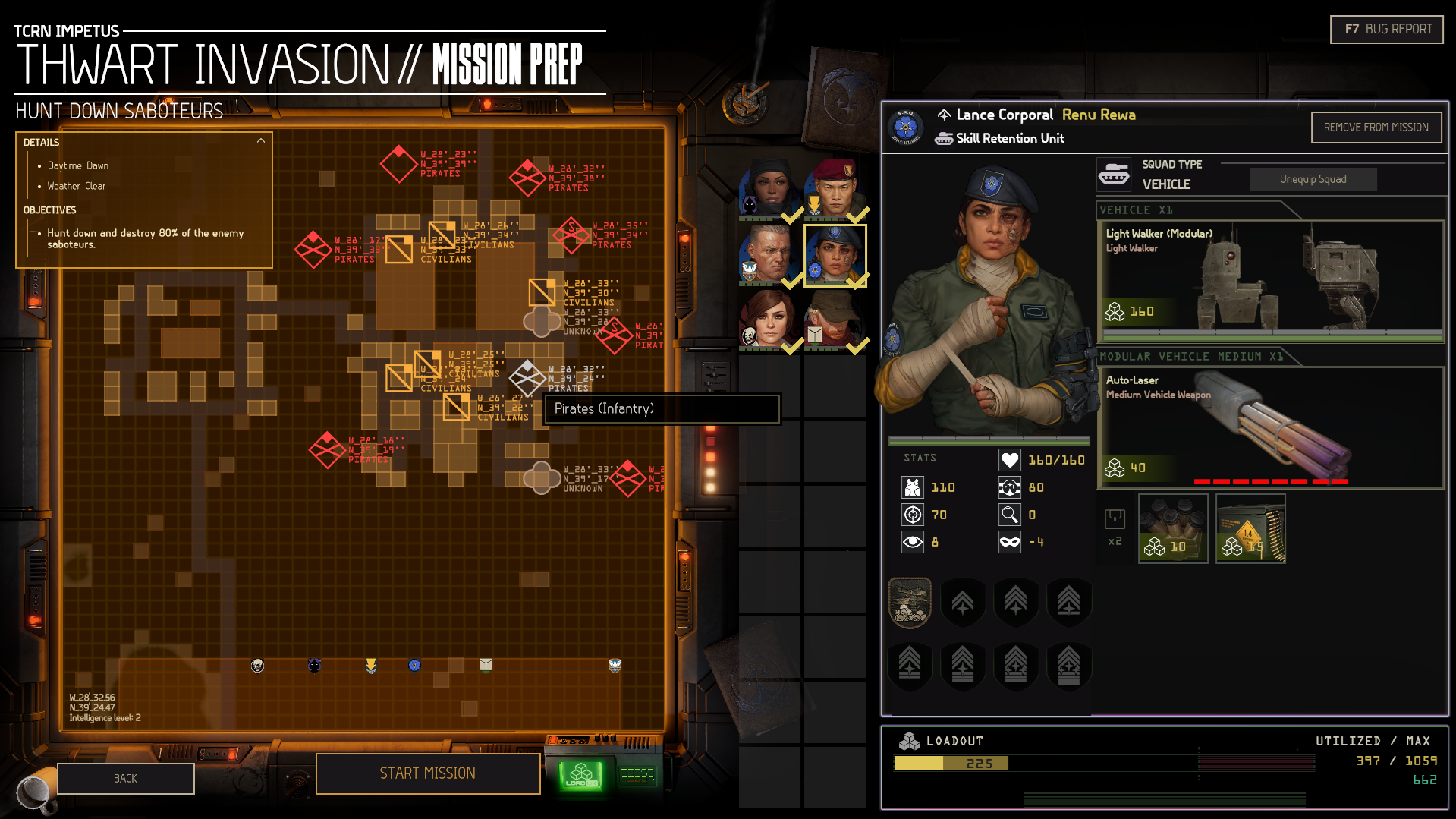Click the glowing green Load button

click(581, 776)
